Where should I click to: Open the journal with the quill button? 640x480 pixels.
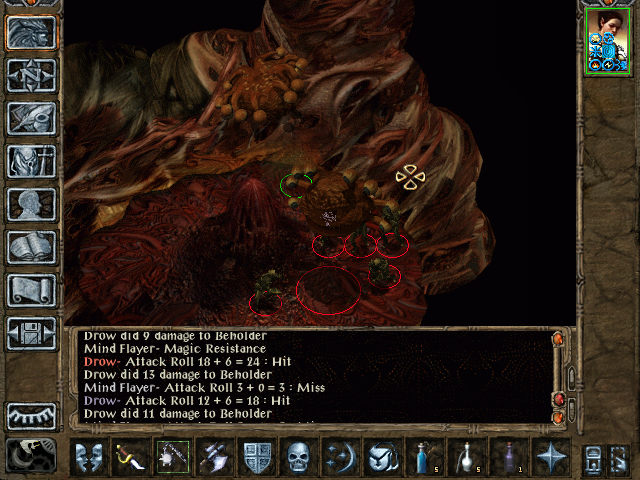point(31,117)
